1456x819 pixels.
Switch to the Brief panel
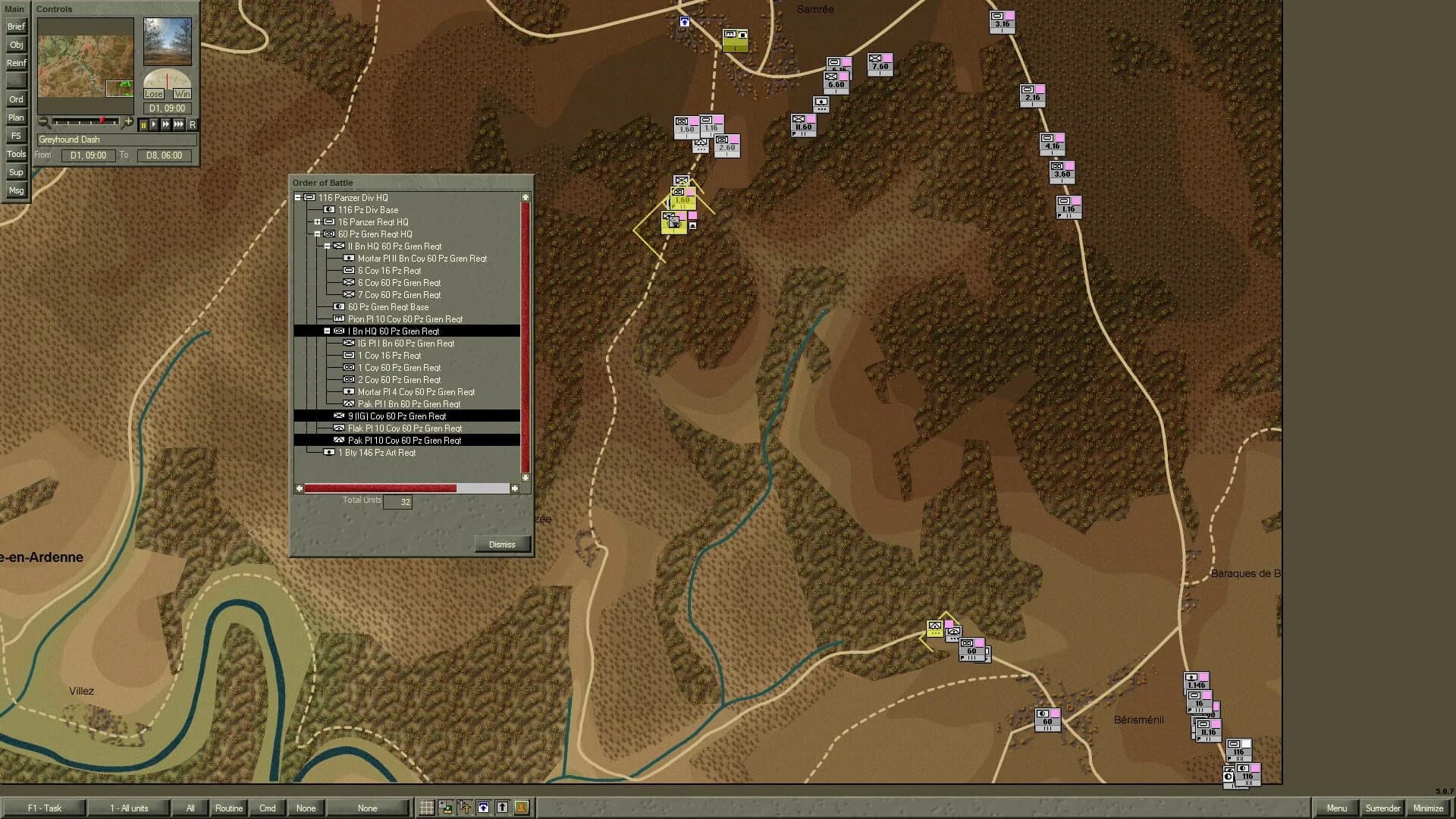click(15, 26)
